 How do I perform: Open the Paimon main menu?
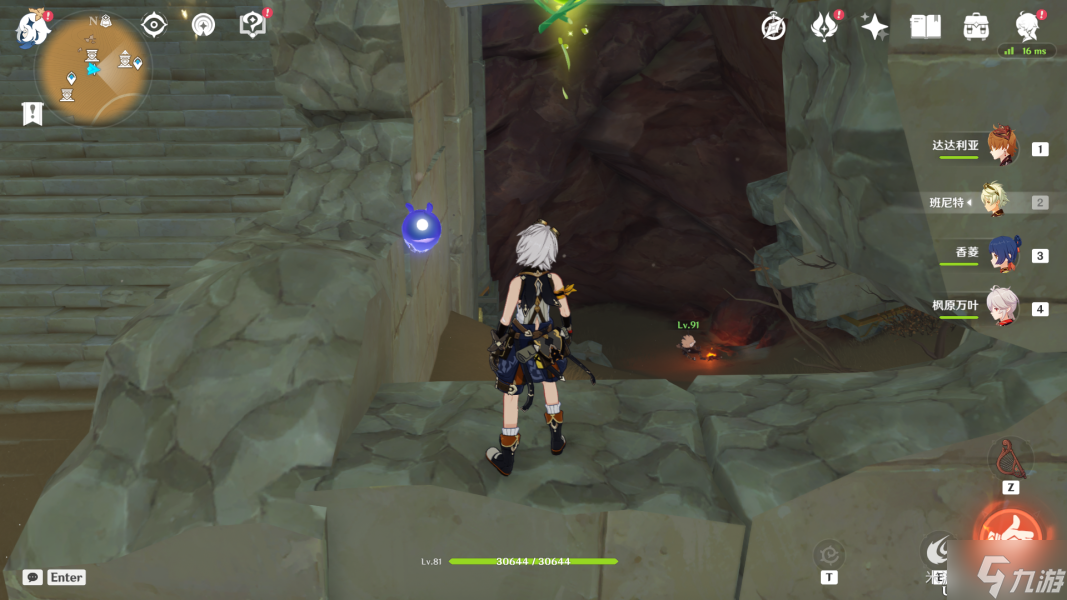coord(32,29)
